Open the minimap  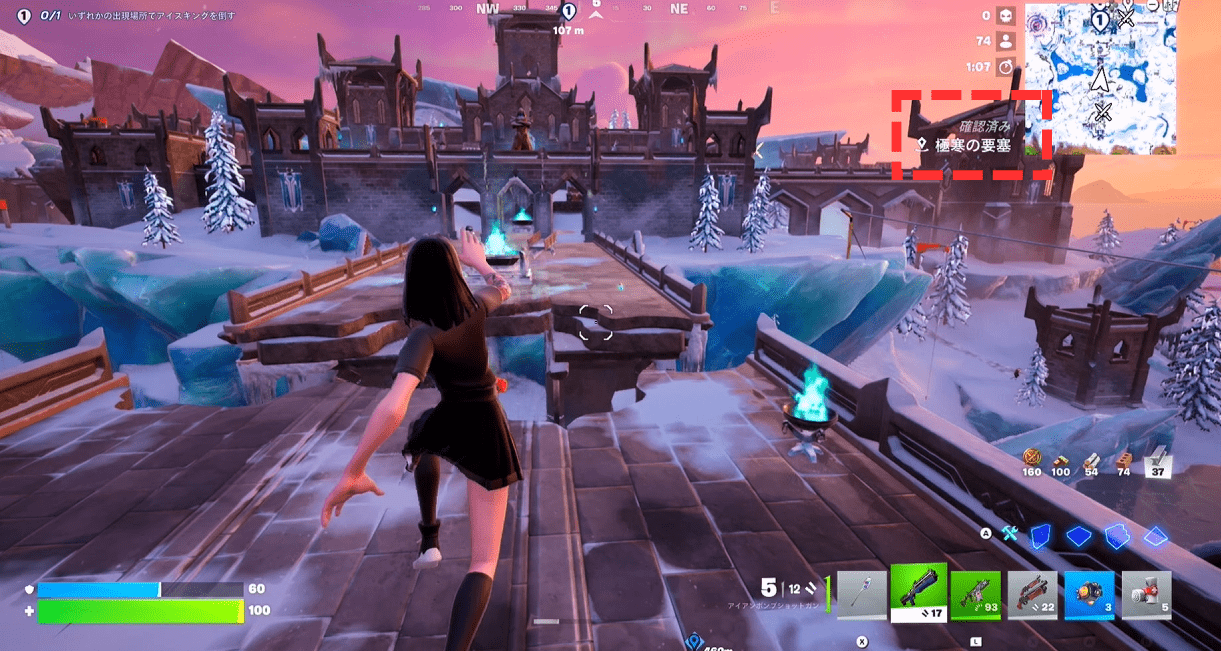tap(1100, 78)
